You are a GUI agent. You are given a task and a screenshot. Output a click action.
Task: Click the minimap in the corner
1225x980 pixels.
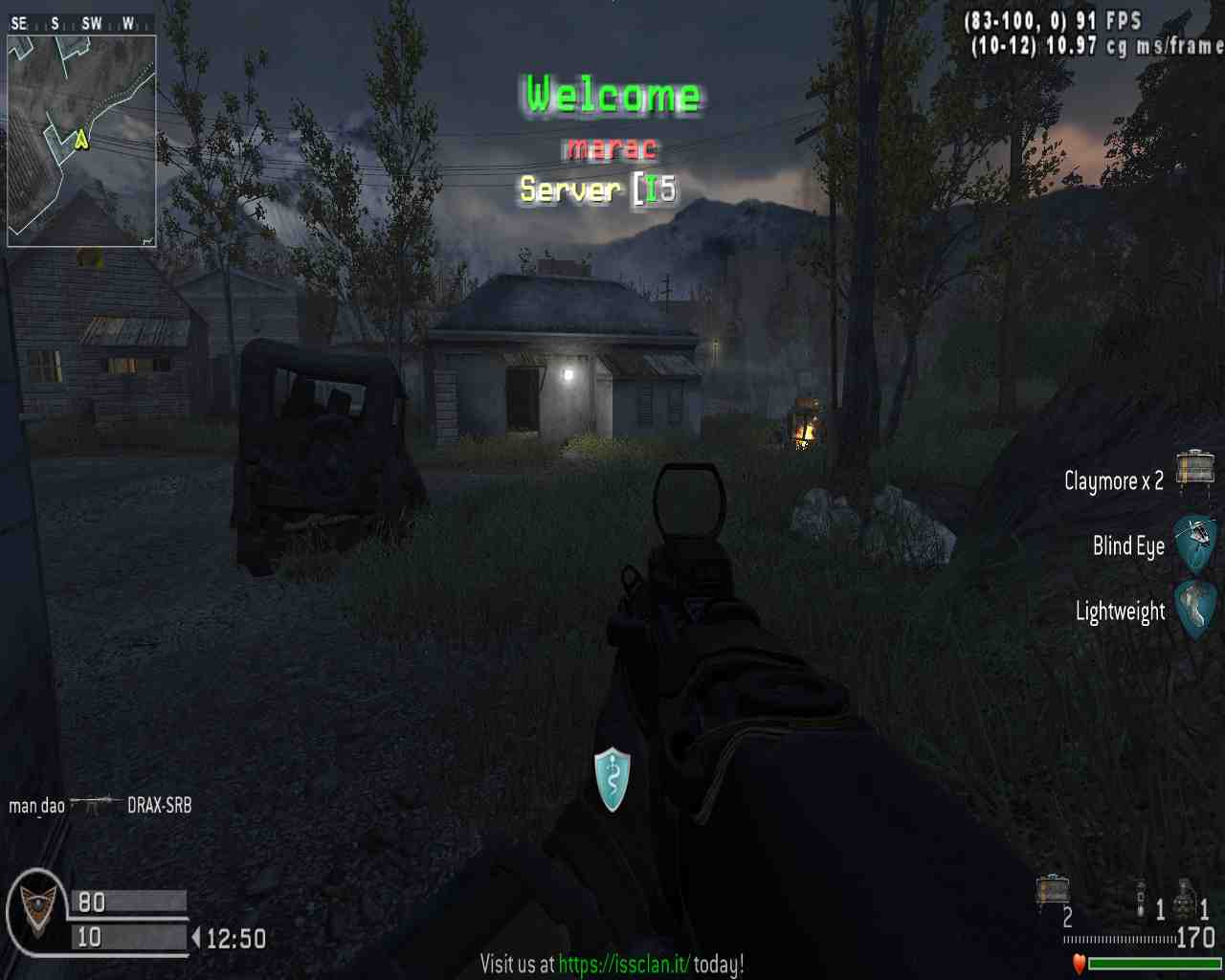tap(81, 141)
